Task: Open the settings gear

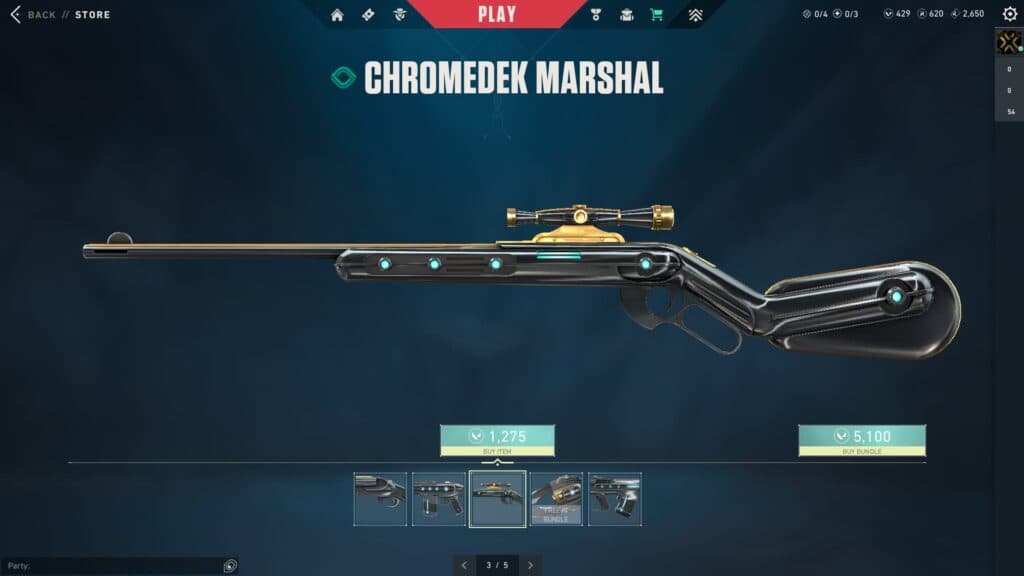Action: (1009, 14)
